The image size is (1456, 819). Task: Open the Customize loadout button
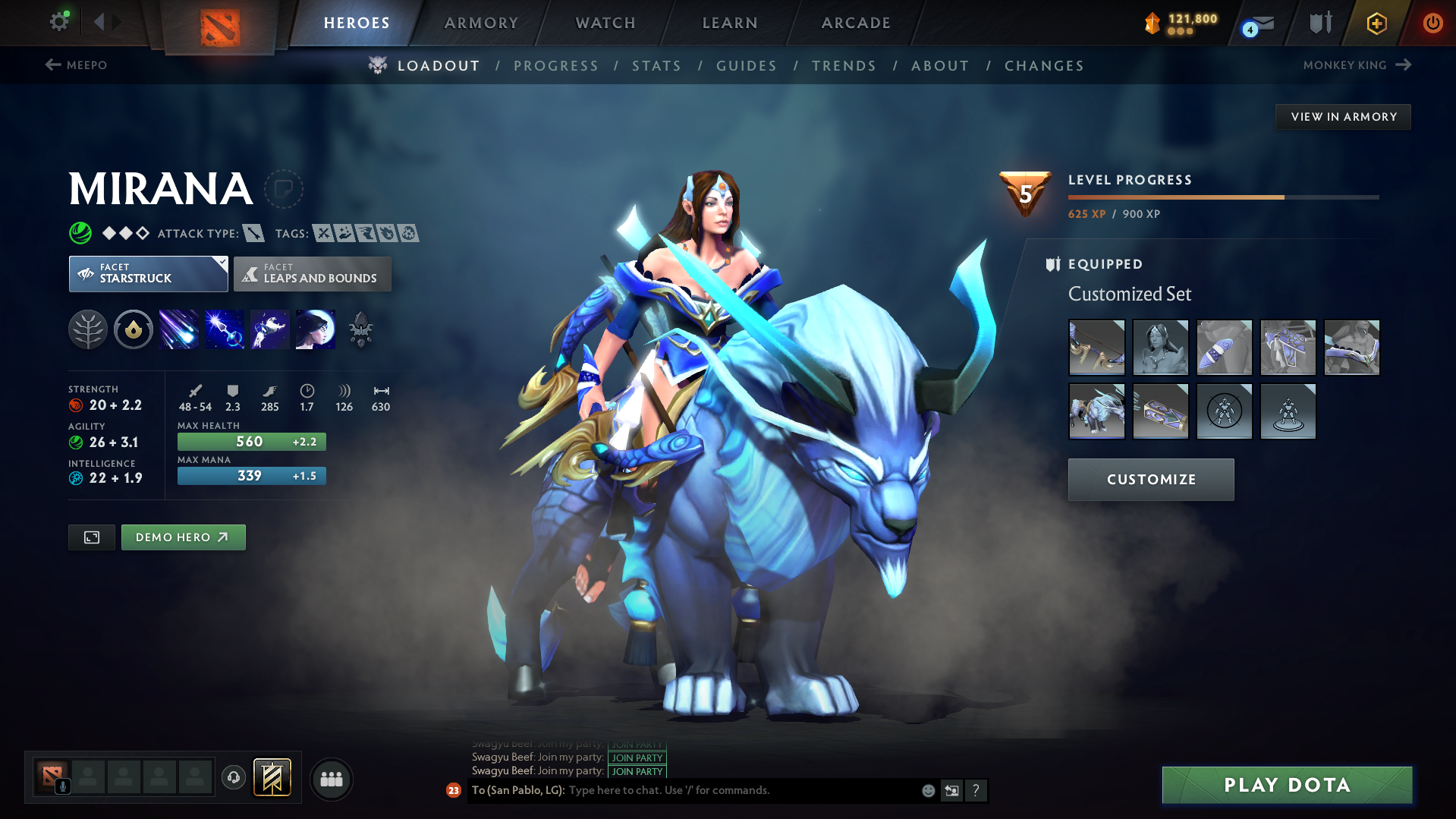1150,480
